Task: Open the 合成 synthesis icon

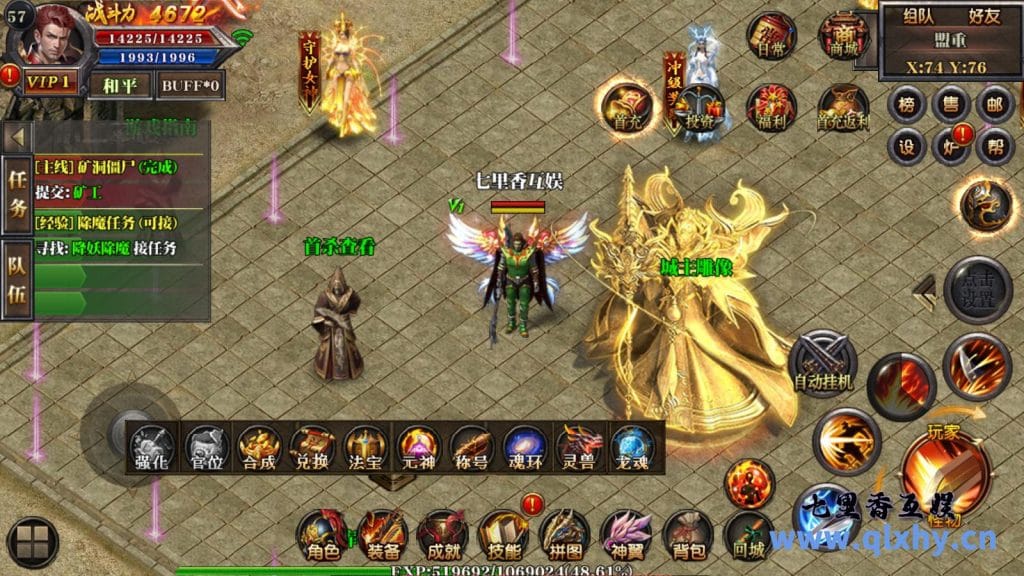Action: (x=260, y=445)
